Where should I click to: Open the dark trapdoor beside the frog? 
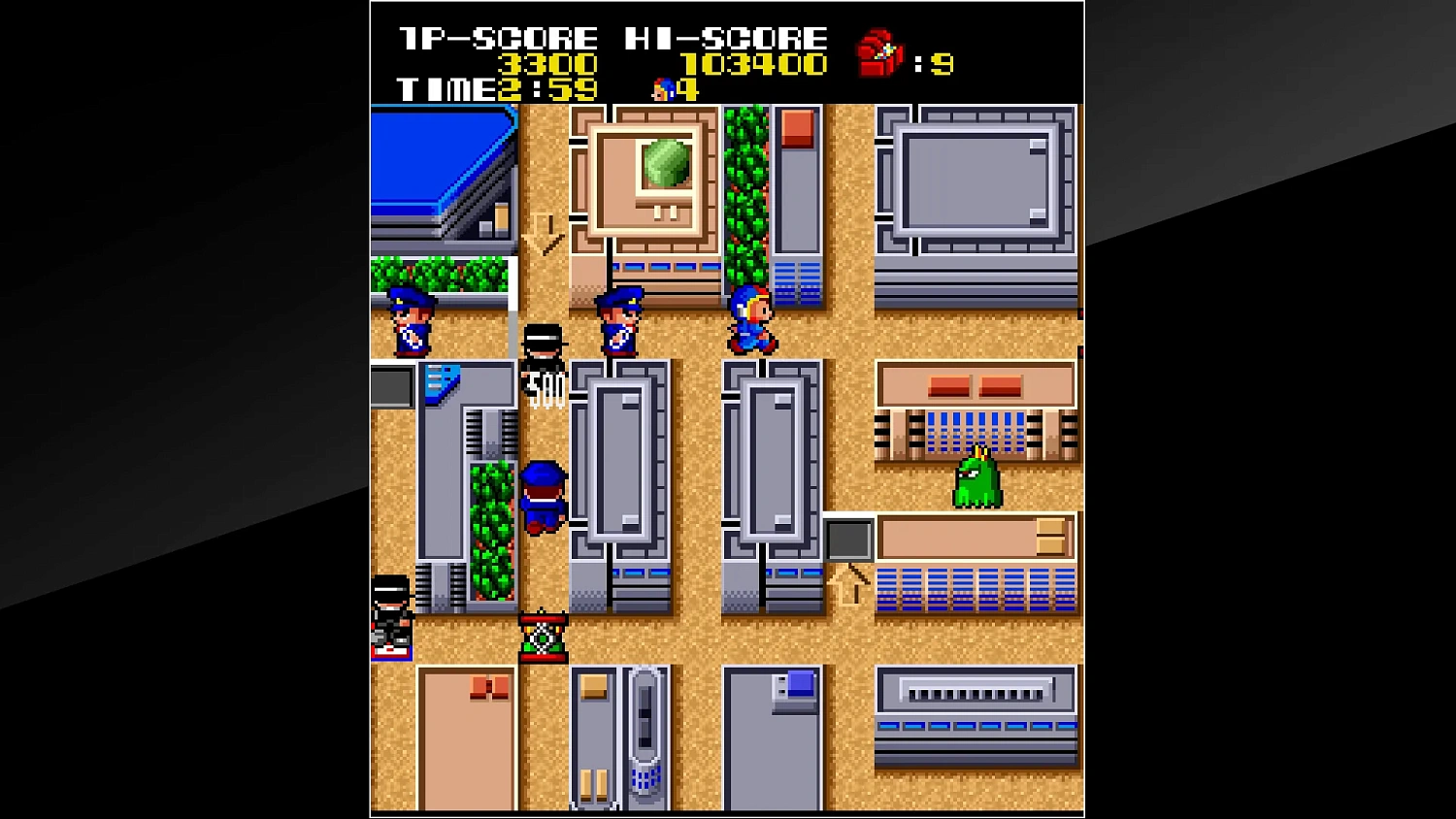pyautogui.click(x=848, y=541)
